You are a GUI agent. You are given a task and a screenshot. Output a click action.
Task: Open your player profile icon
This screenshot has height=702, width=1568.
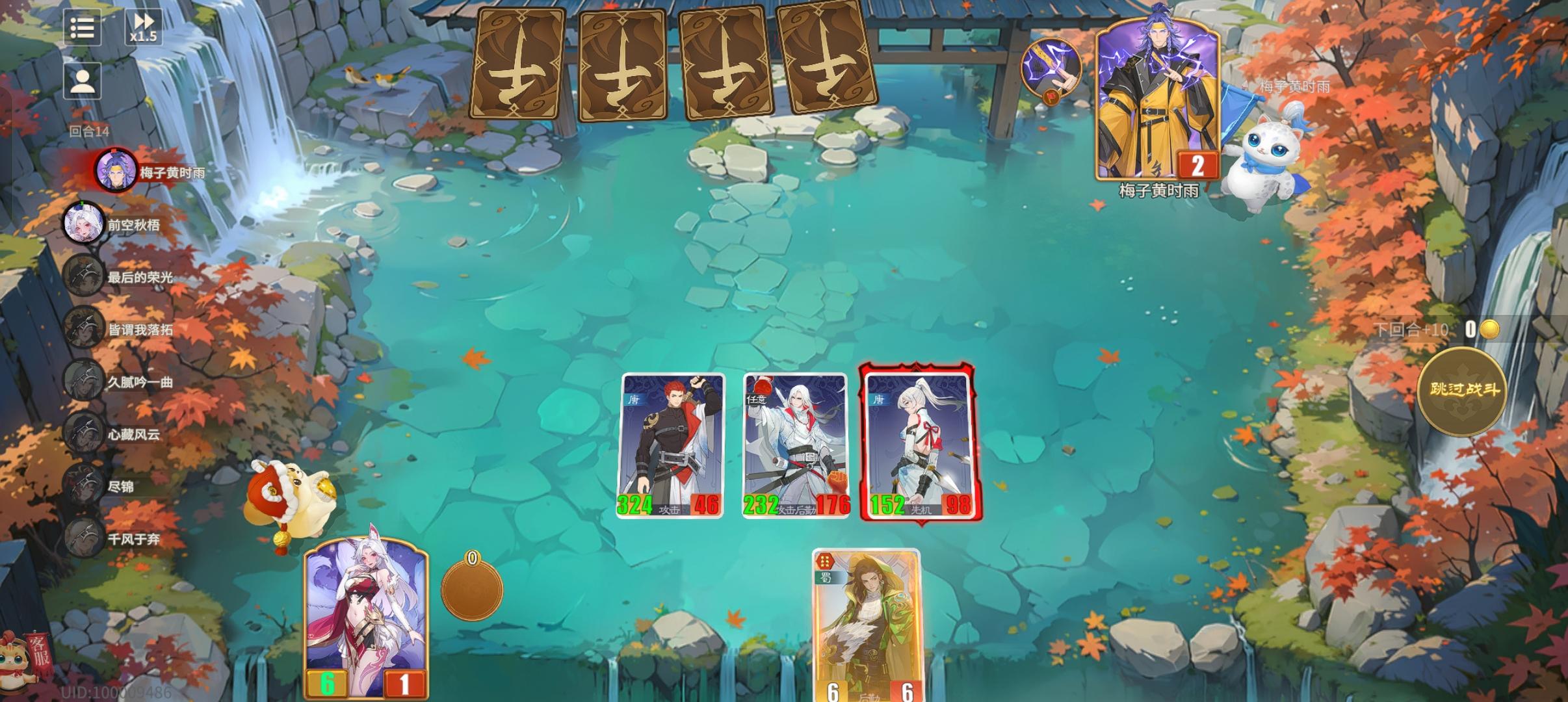(x=83, y=80)
